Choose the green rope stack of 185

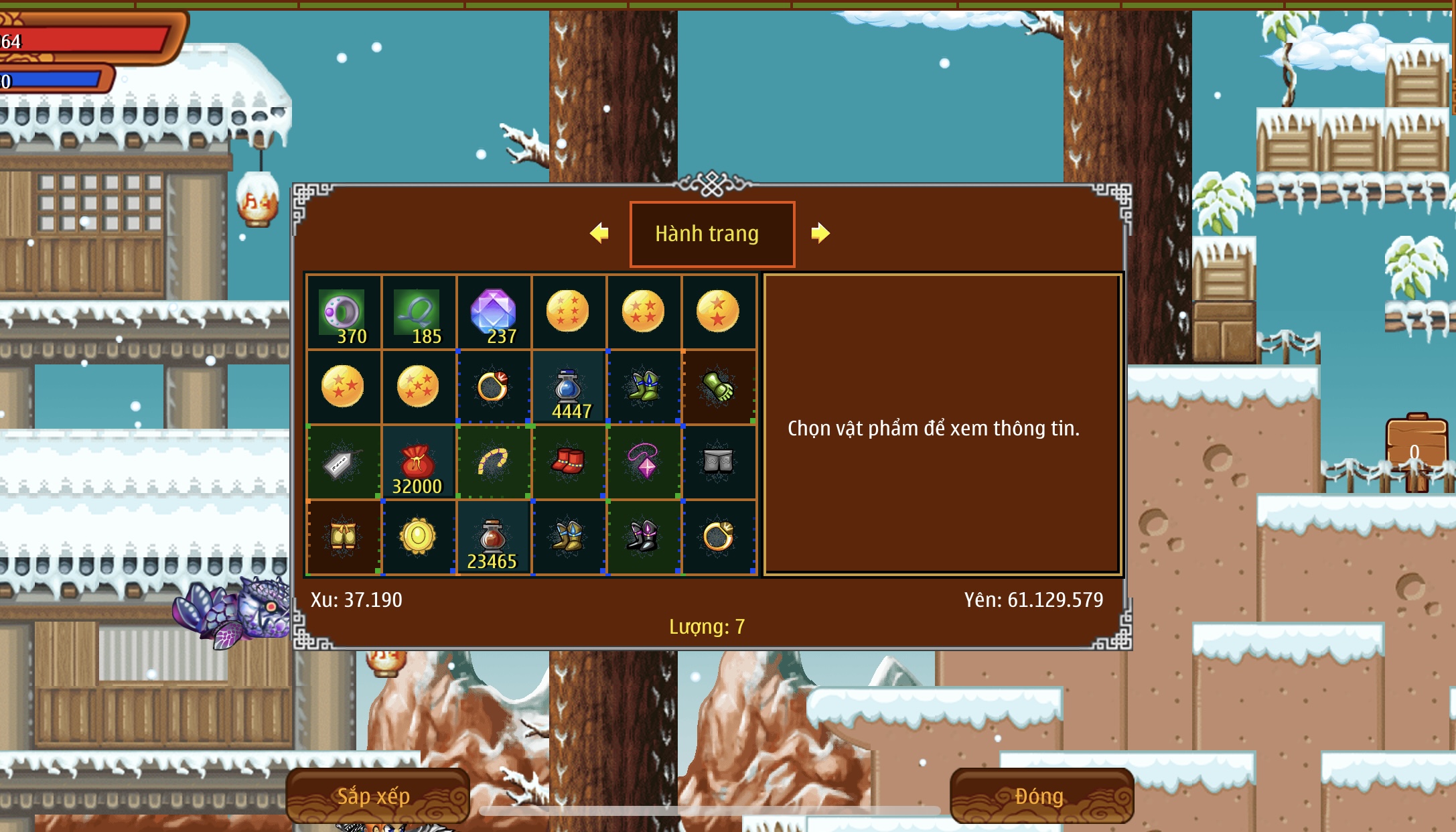pos(419,312)
